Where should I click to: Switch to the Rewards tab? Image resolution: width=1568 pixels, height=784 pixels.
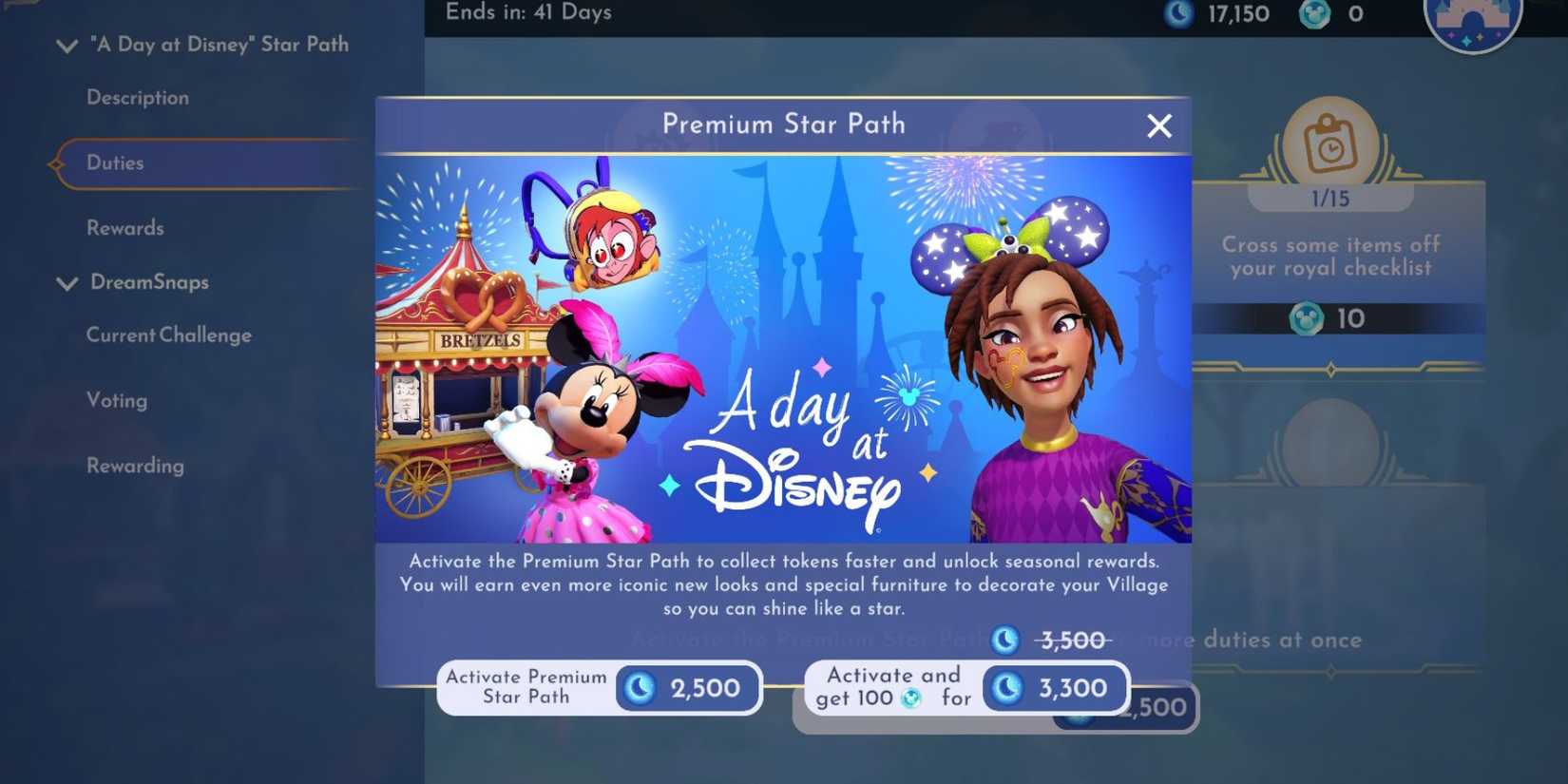coord(125,227)
